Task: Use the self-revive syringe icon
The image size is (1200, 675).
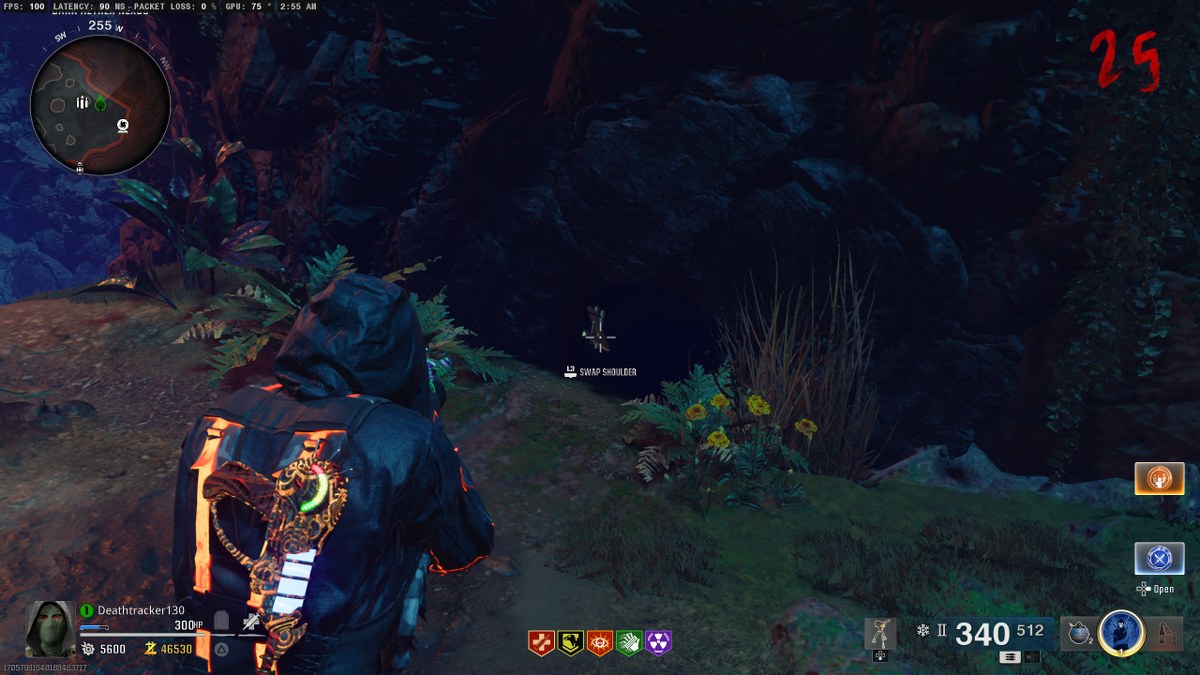Action: point(251,623)
